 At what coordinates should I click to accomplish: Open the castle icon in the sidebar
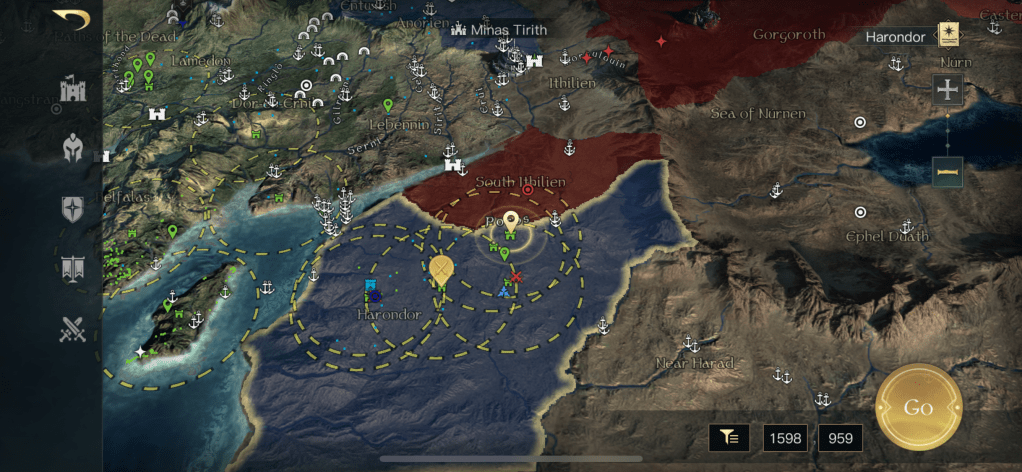[72, 90]
